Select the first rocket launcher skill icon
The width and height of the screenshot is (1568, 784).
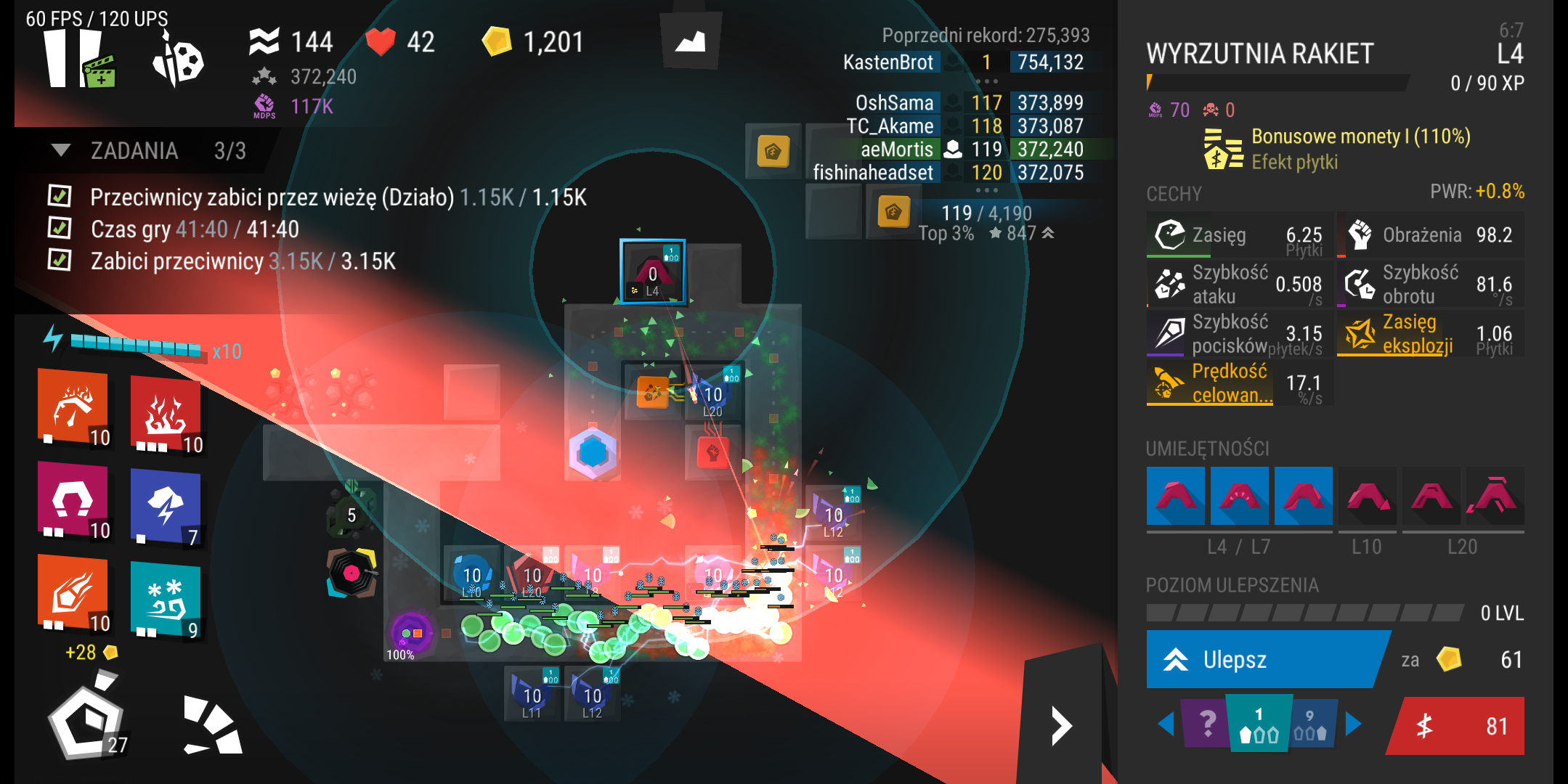pos(1175,496)
